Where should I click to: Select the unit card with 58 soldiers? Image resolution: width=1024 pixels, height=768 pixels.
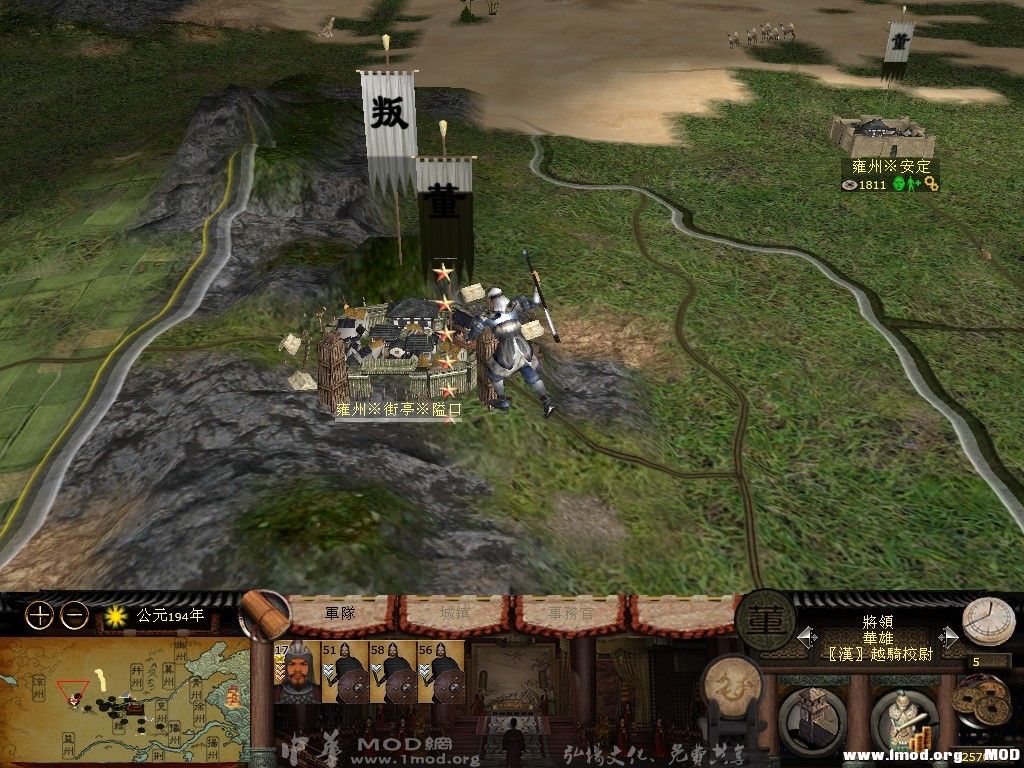391,672
